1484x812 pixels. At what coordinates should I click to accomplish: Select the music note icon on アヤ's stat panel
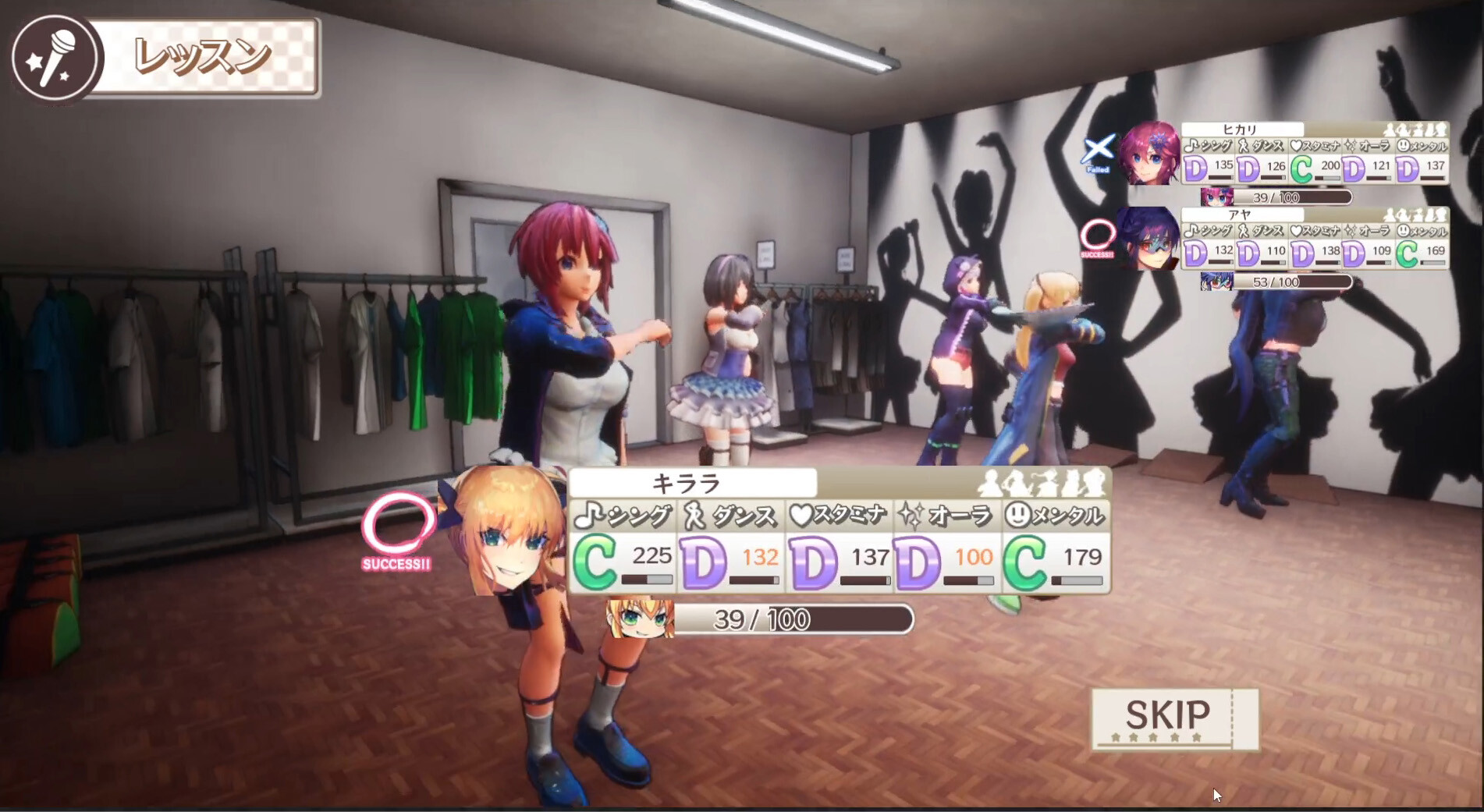coord(1191,232)
